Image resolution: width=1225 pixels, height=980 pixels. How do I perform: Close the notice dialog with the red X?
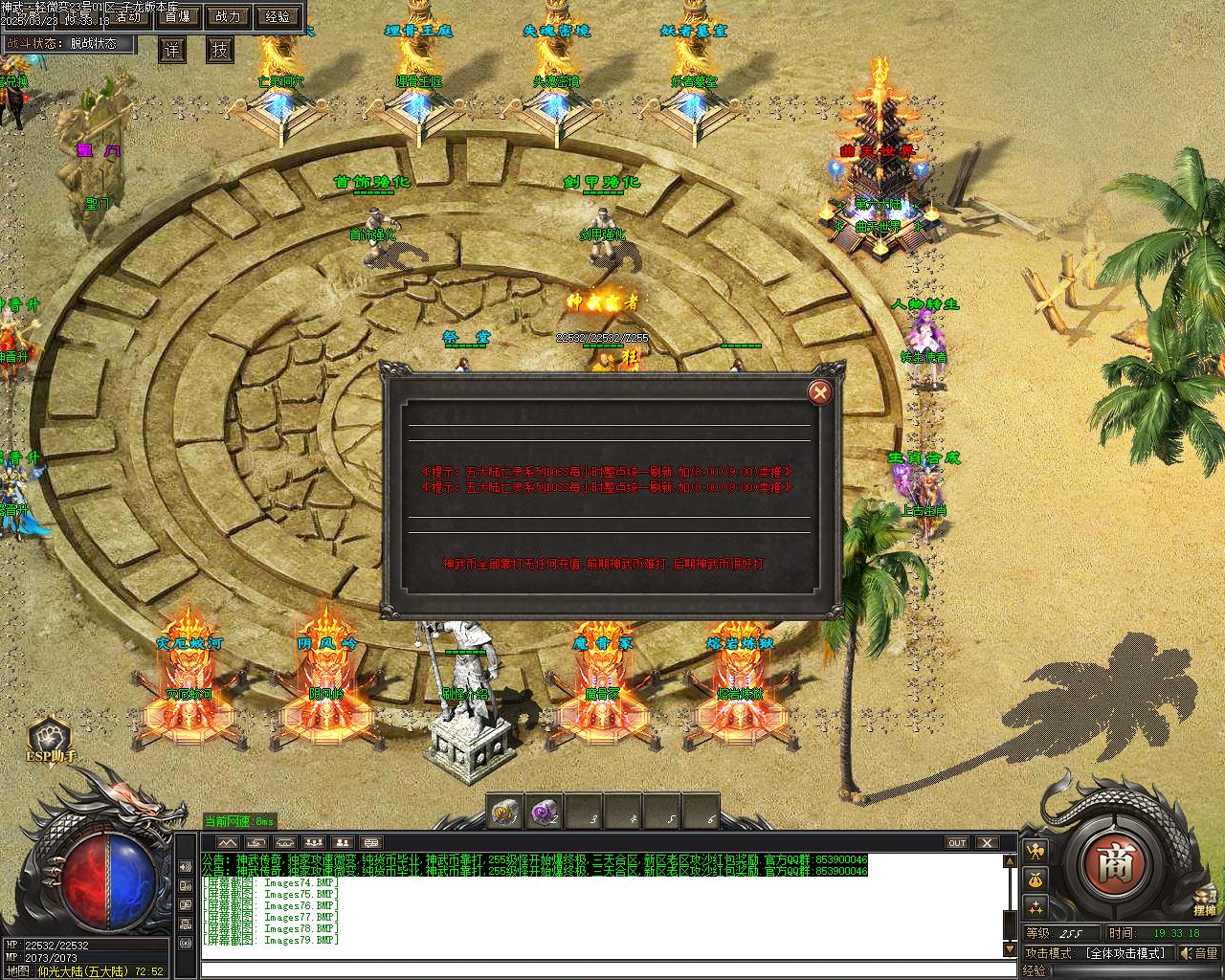(x=820, y=391)
